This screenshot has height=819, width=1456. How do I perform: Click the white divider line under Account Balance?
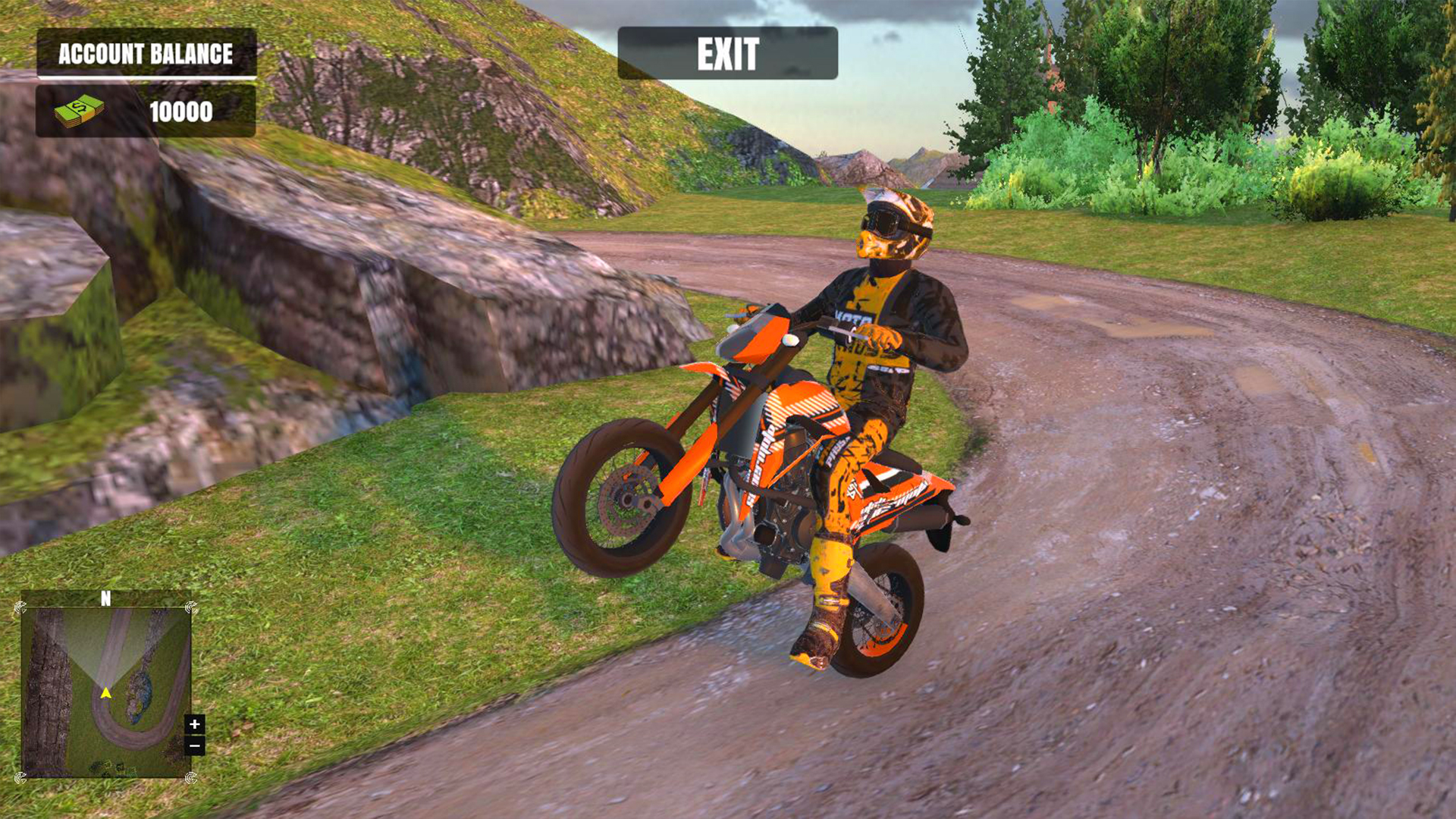(x=146, y=77)
